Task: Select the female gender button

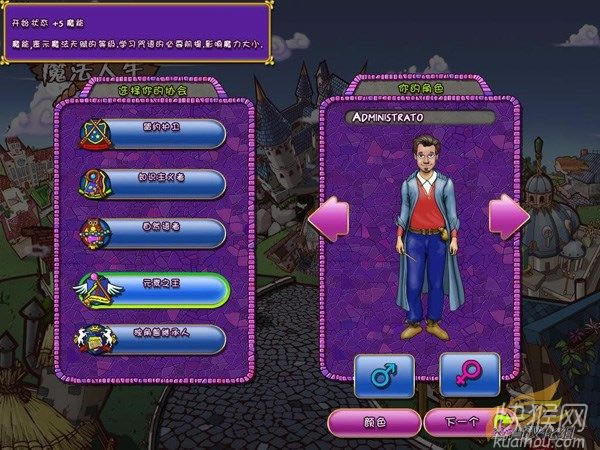Action: click(465, 375)
